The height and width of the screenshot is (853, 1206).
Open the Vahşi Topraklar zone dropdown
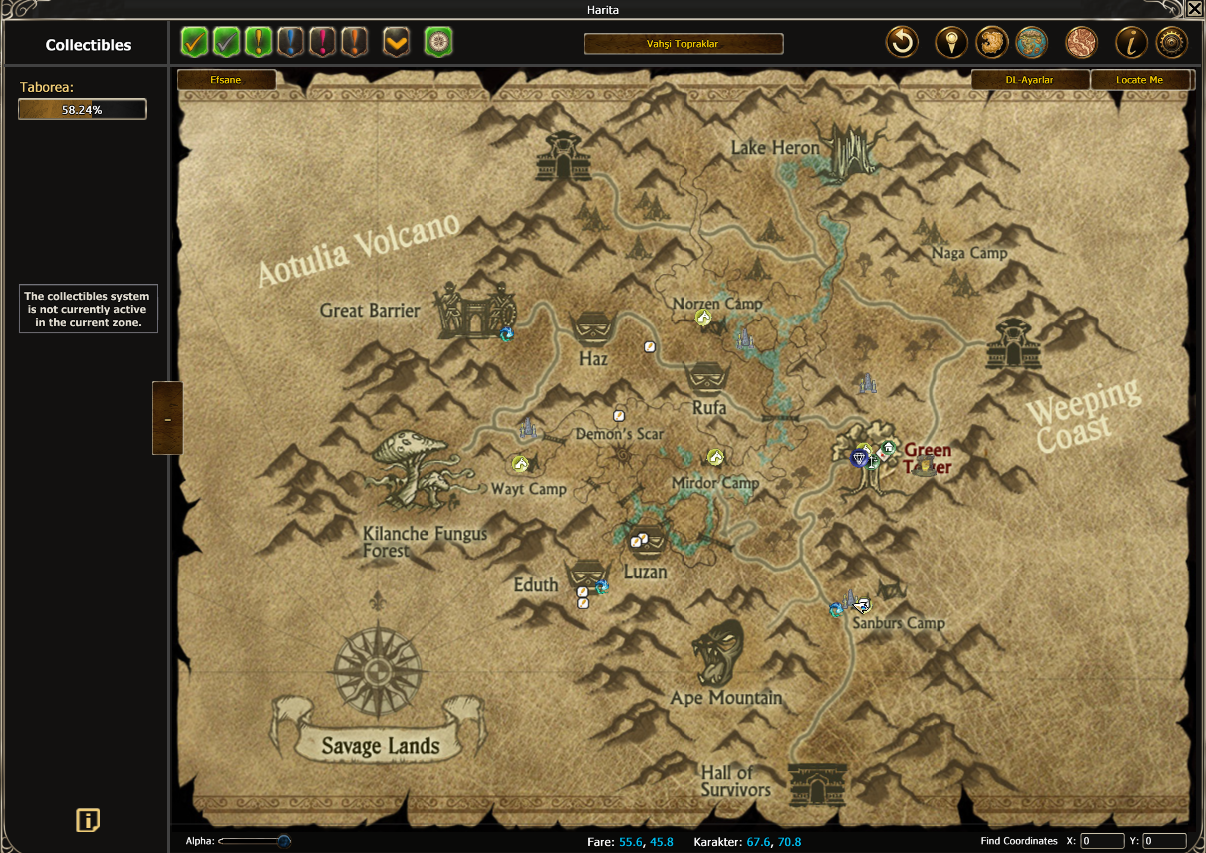pyautogui.click(x=683, y=44)
